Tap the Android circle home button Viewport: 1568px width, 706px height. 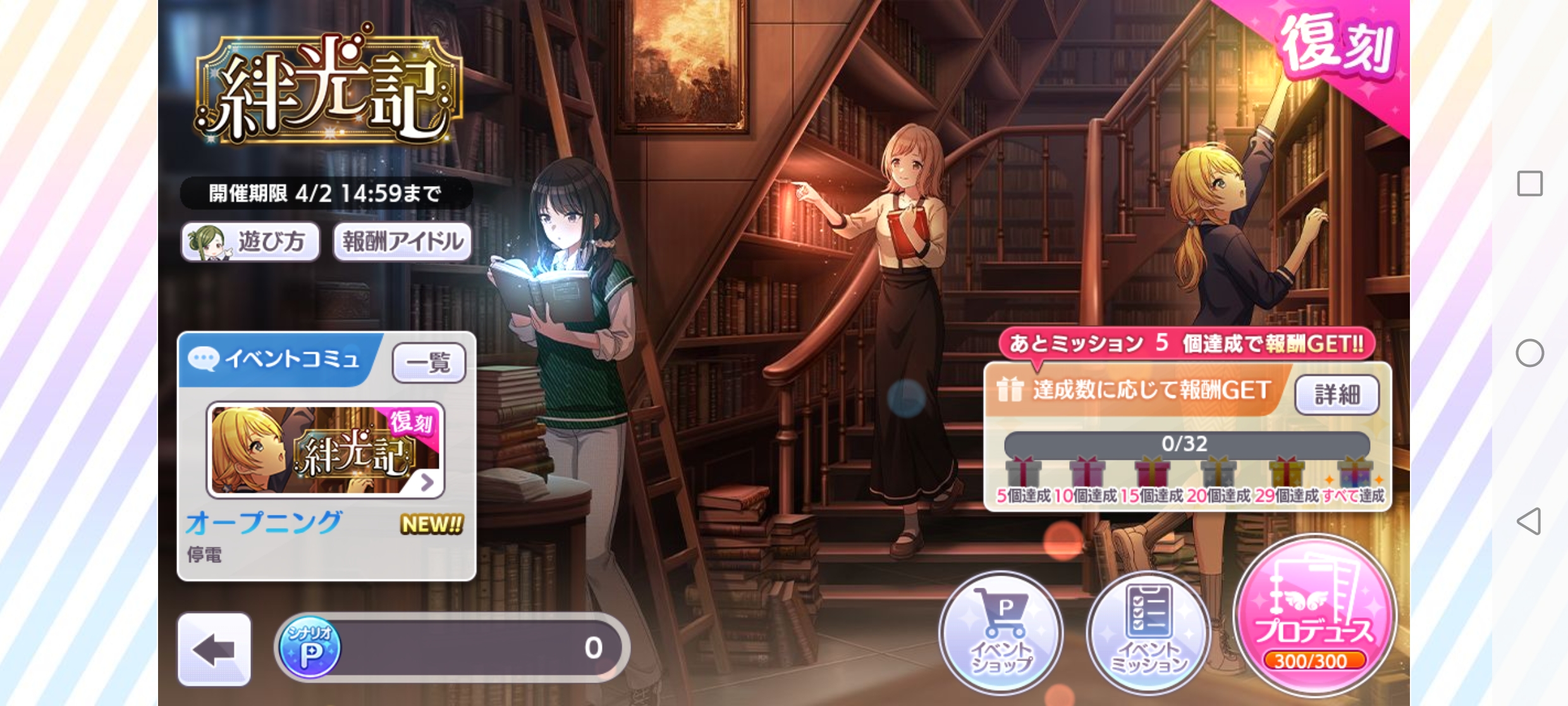pos(1529,353)
